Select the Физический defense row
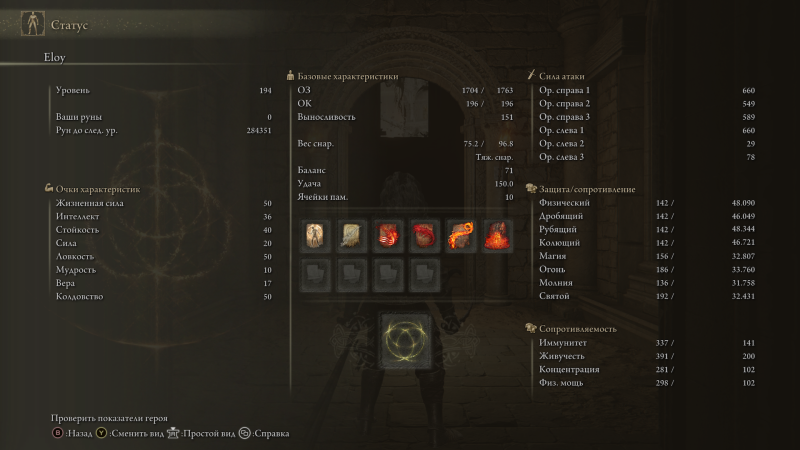This screenshot has height=450, width=800. point(646,203)
